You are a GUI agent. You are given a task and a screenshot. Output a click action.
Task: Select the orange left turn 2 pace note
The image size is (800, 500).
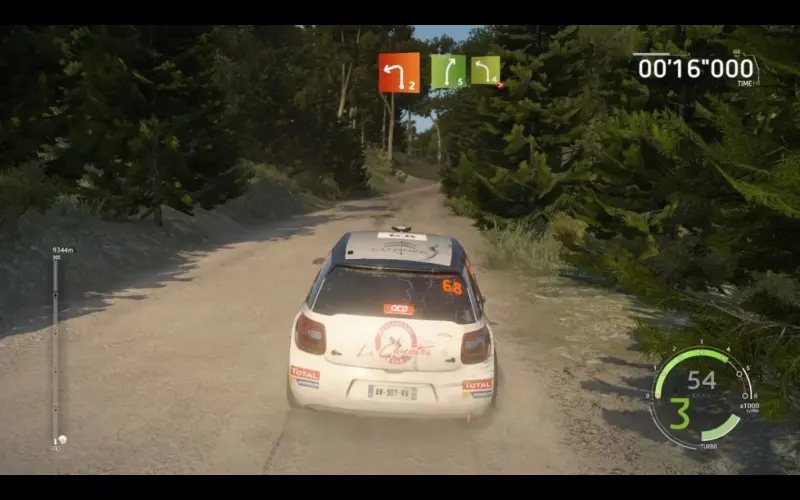(x=399, y=72)
